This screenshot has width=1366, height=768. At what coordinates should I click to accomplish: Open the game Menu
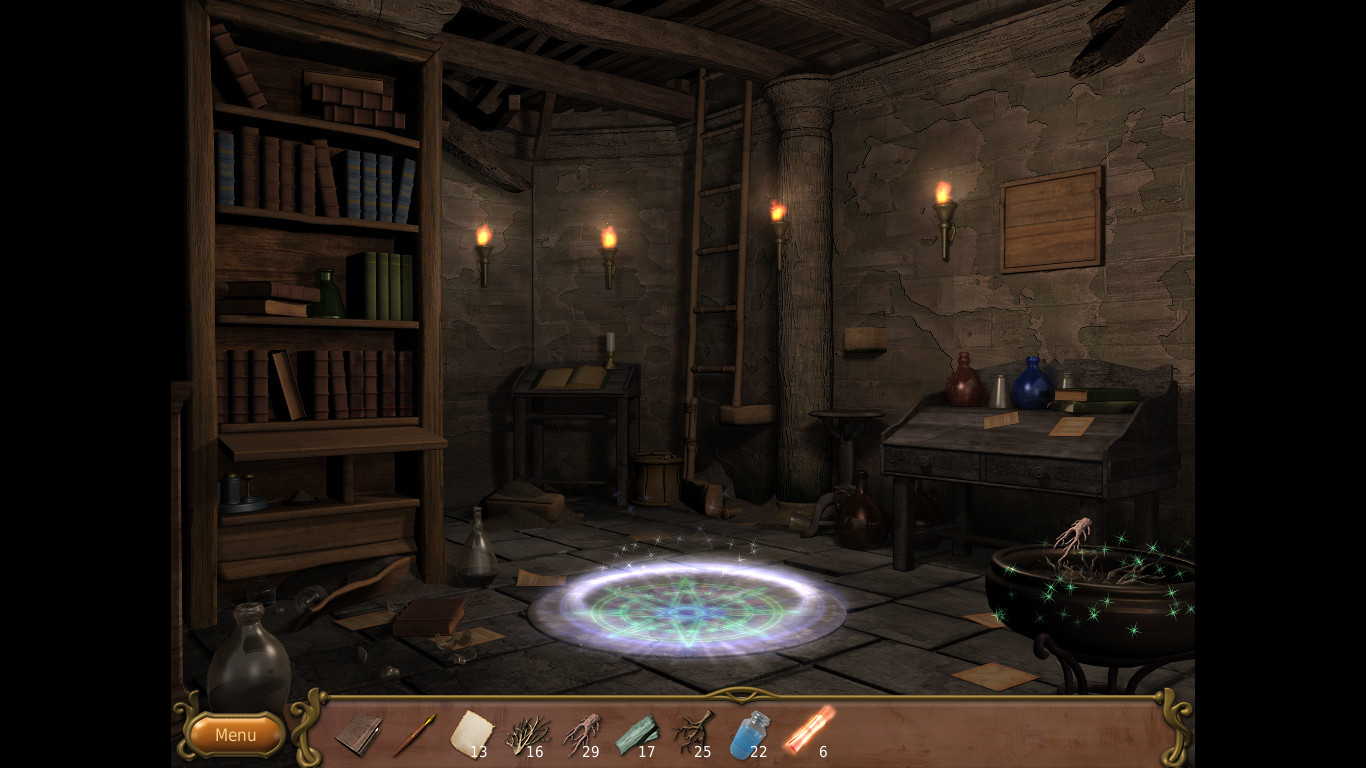click(x=236, y=735)
